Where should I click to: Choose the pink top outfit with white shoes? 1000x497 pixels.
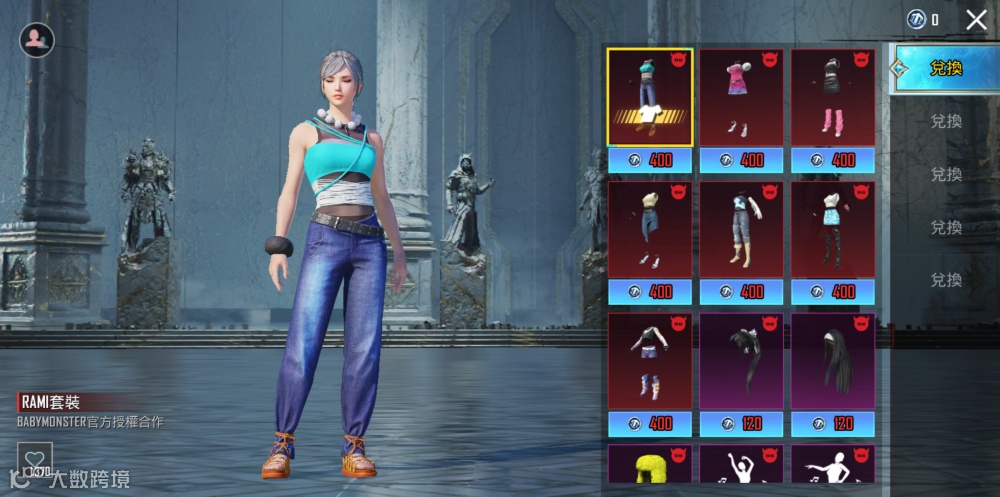[x=741, y=97]
